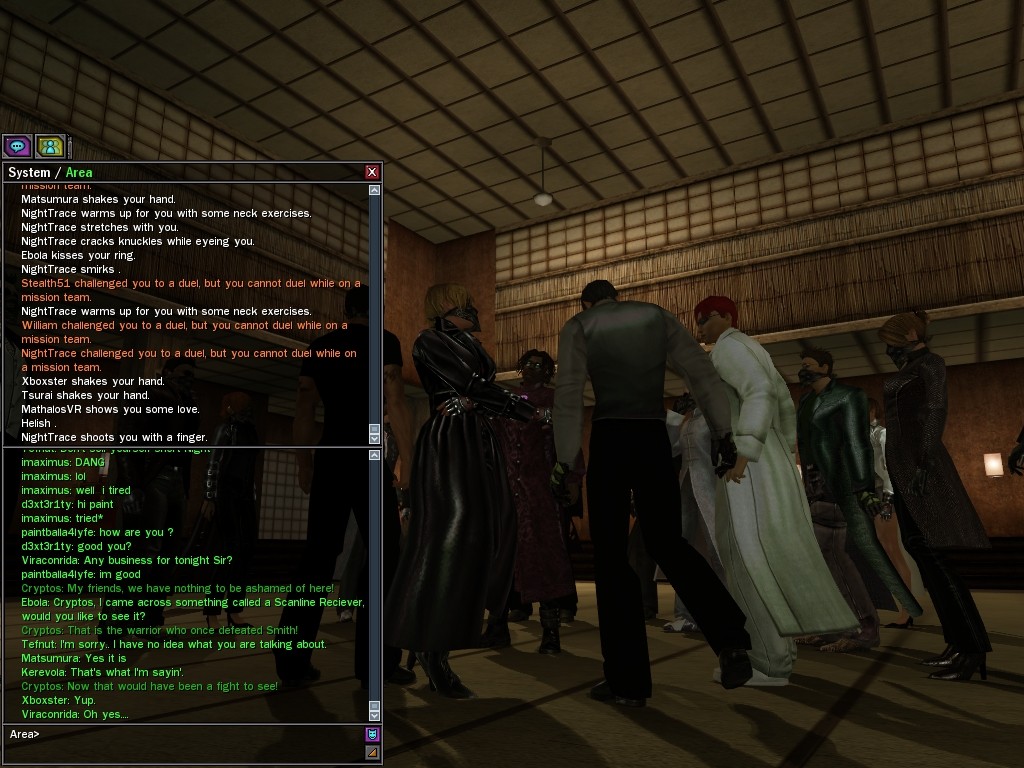This screenshot has height=768, width=1024.
Task: Click the chat window resize corner icon
Action: tap(372, 752)
